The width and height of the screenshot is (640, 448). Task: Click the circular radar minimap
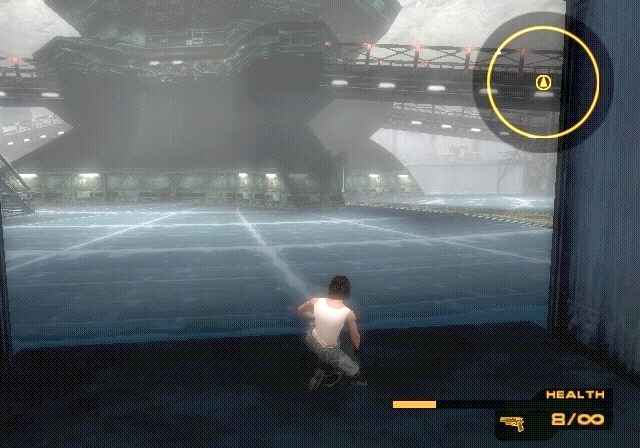543,81
